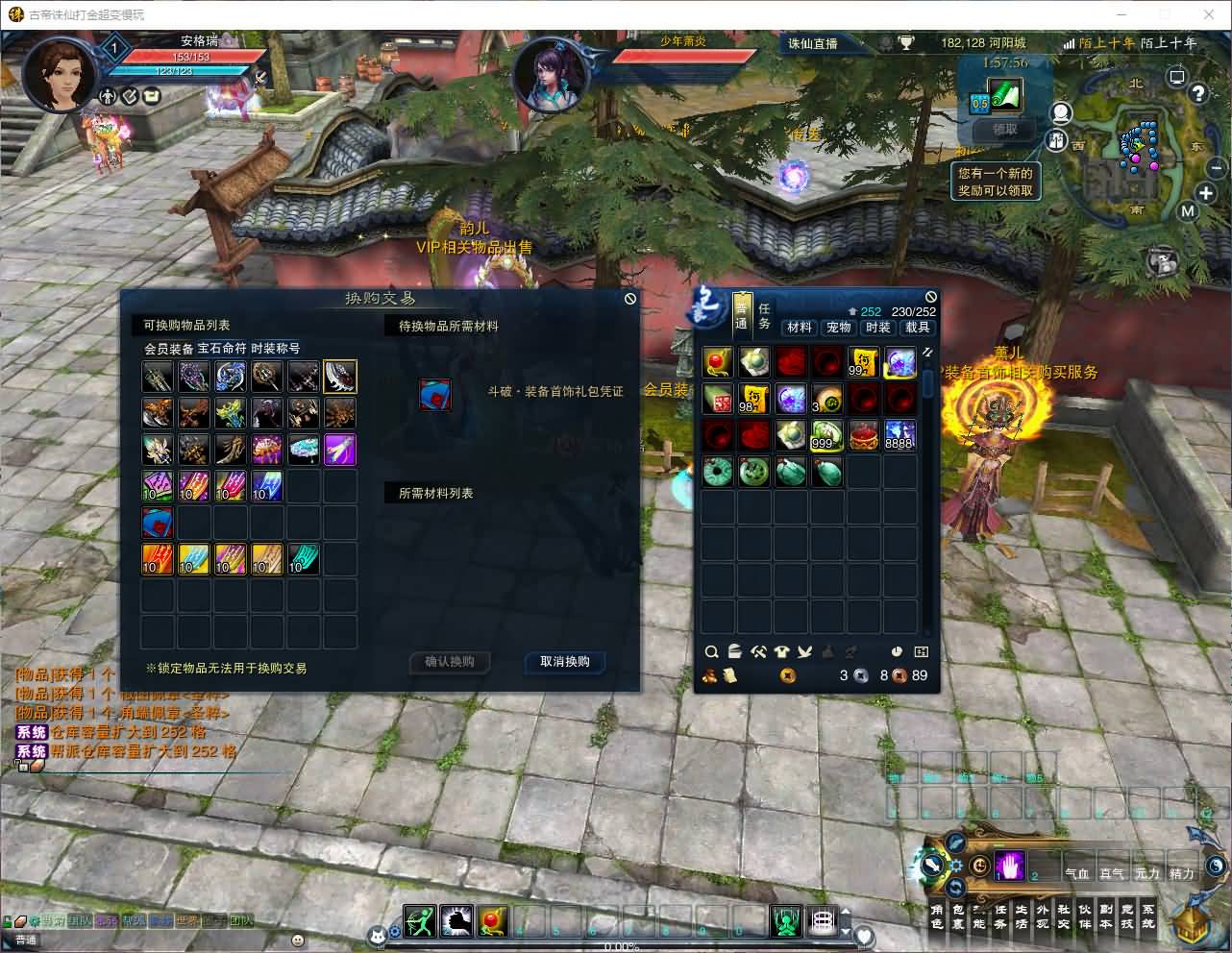Expand the chat window with its arrow
The width and height of the screenshot is (1232, 953).
[21, 766]
